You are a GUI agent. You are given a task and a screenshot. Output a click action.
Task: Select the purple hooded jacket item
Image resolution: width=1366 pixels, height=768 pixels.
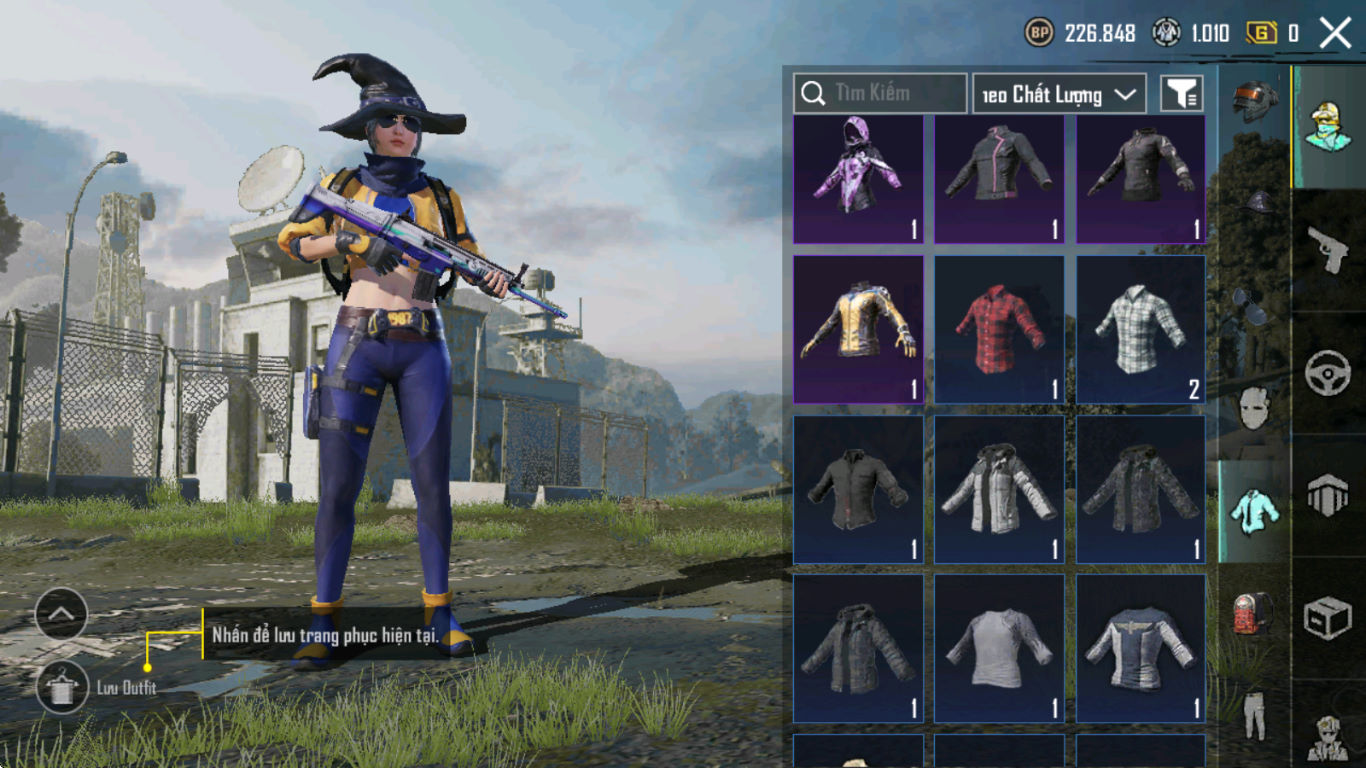tap(858, 179)
